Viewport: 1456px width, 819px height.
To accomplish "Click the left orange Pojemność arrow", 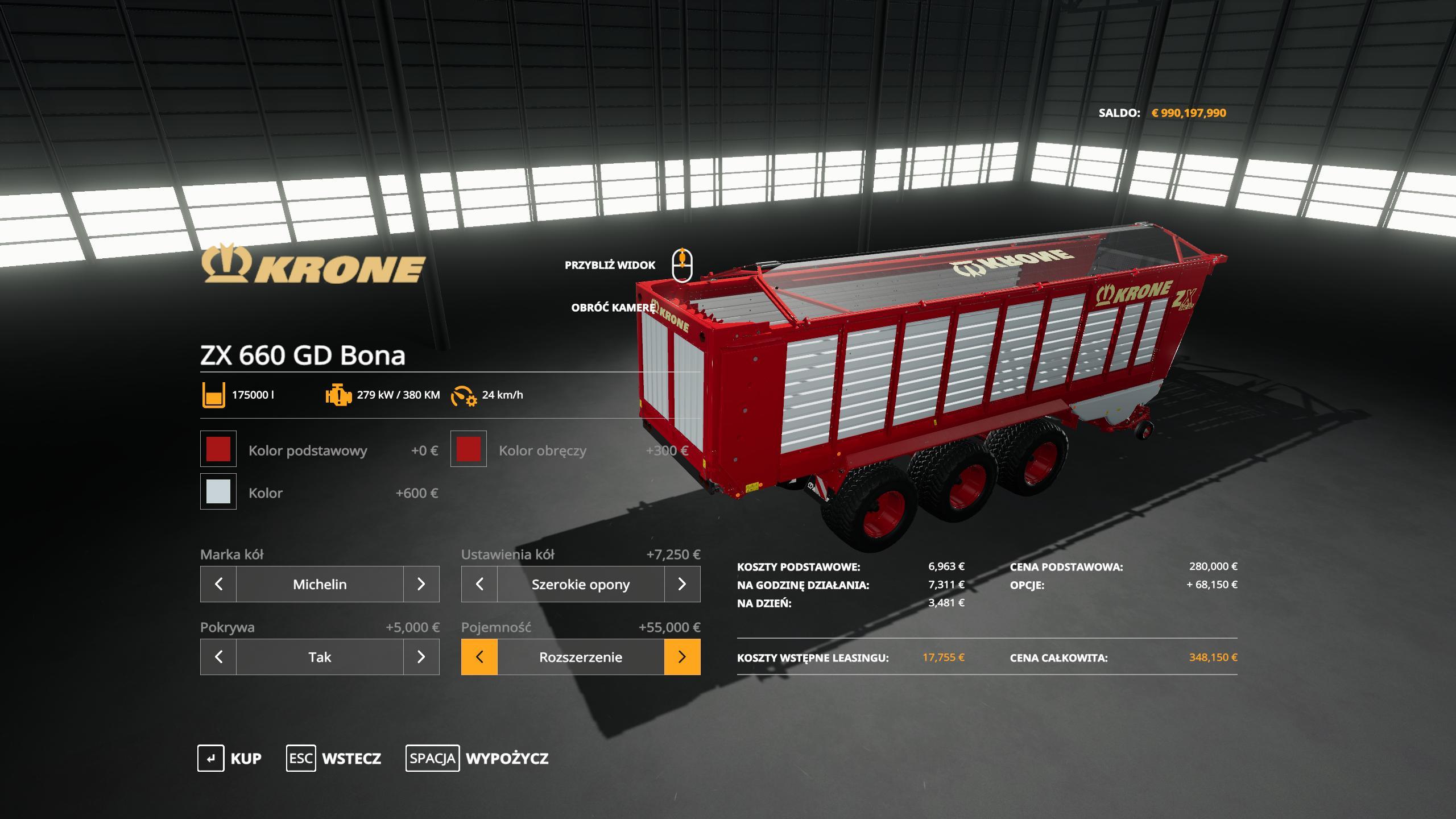I will 479,657.
